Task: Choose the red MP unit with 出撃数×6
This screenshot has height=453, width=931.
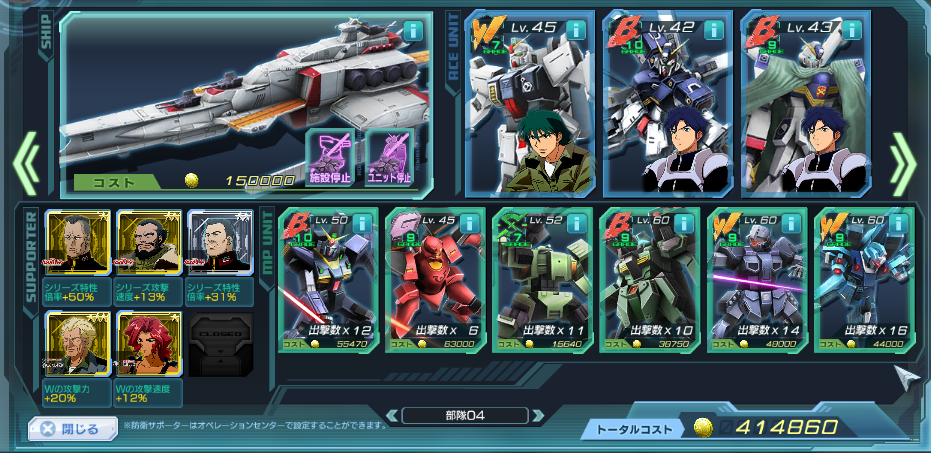Action: [435, 278]
